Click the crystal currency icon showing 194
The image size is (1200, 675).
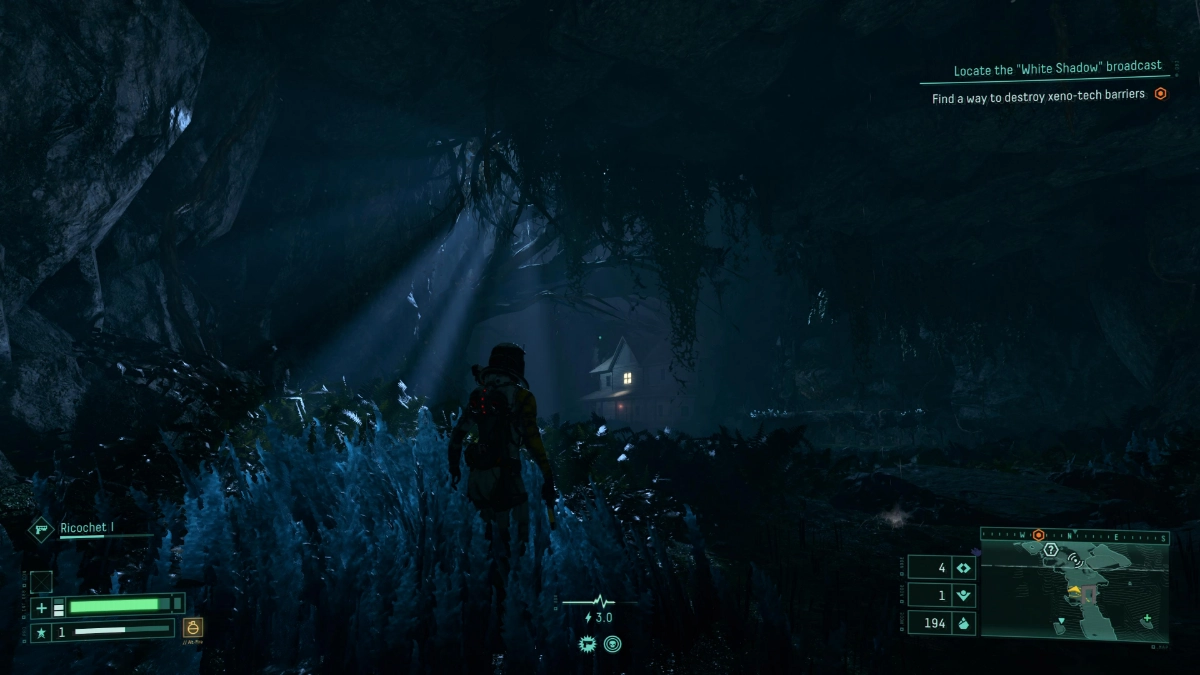click(x=964, y=622)
